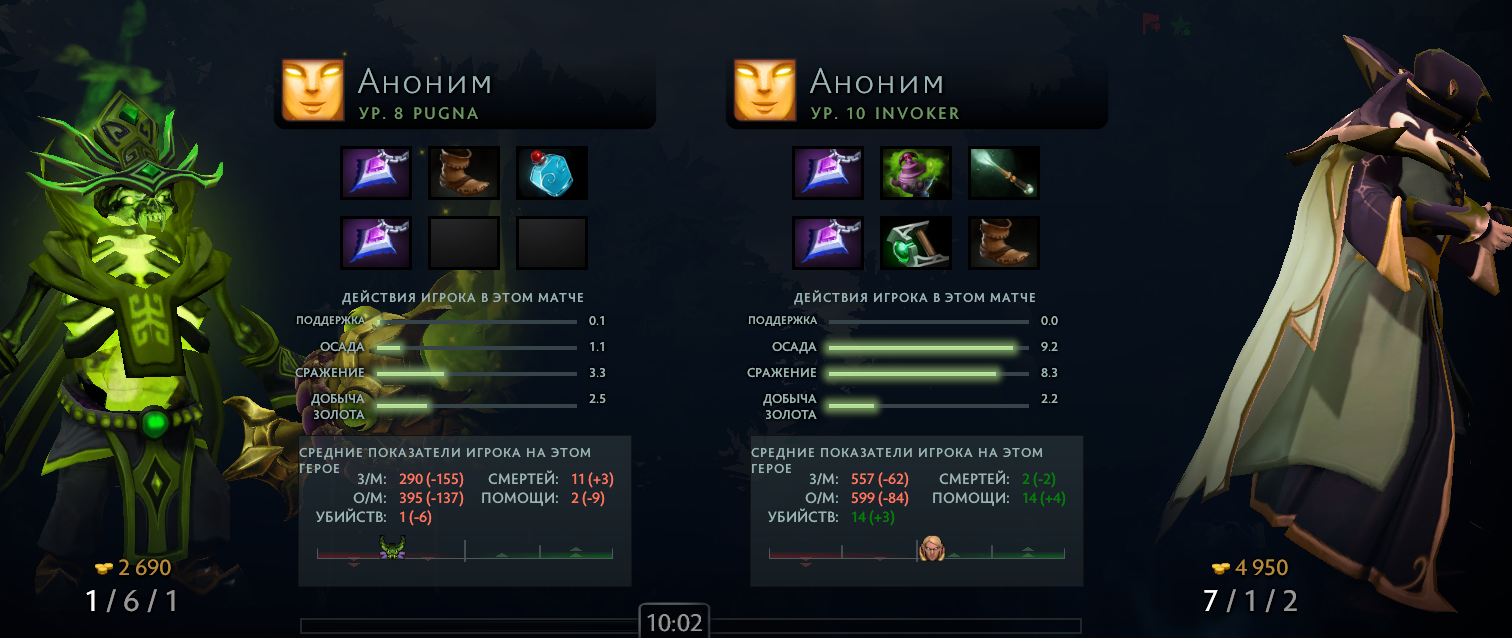Click the Spirit Vessel urn item
The width and height of the screenshot is (1512, 638).
click(916, 173)
